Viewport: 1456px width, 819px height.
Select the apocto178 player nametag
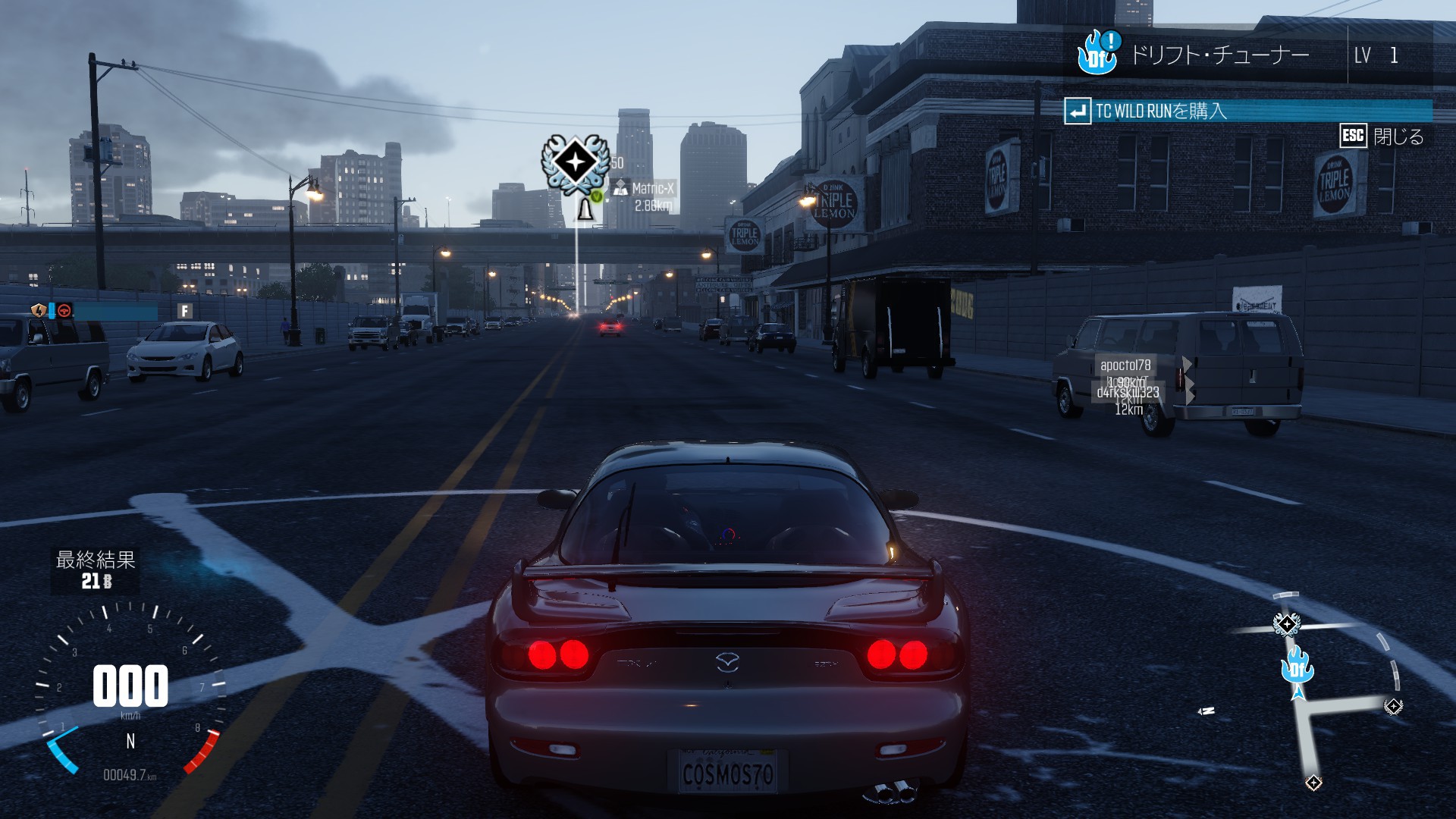1125,366
